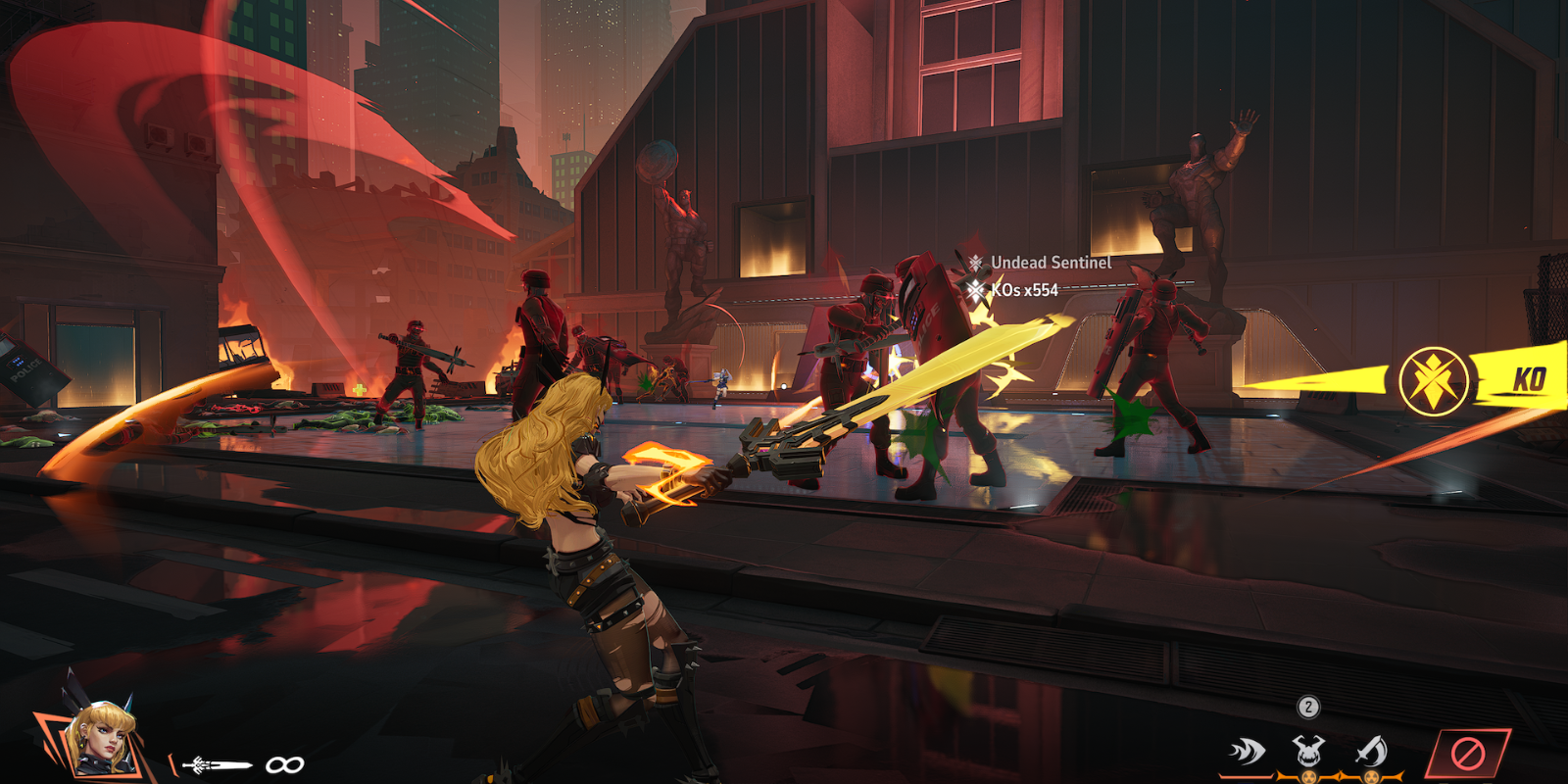1568x784 pixels.
Task: Select the sword weapon icon
Action: pos(217,764)
